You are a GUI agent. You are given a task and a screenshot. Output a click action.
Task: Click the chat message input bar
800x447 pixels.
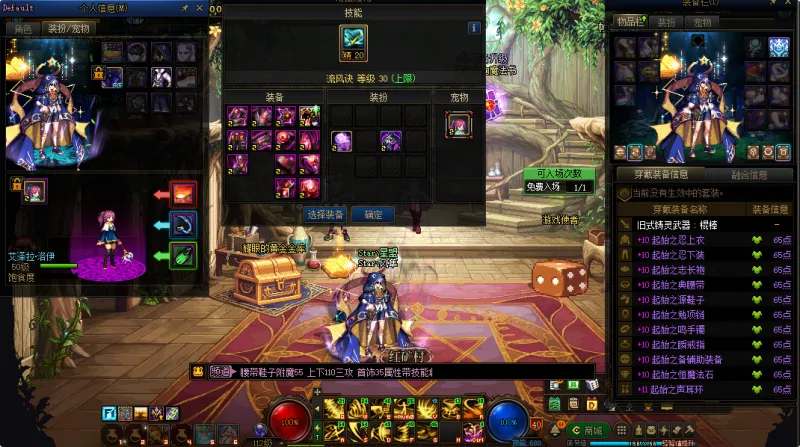tap(400, 372)
